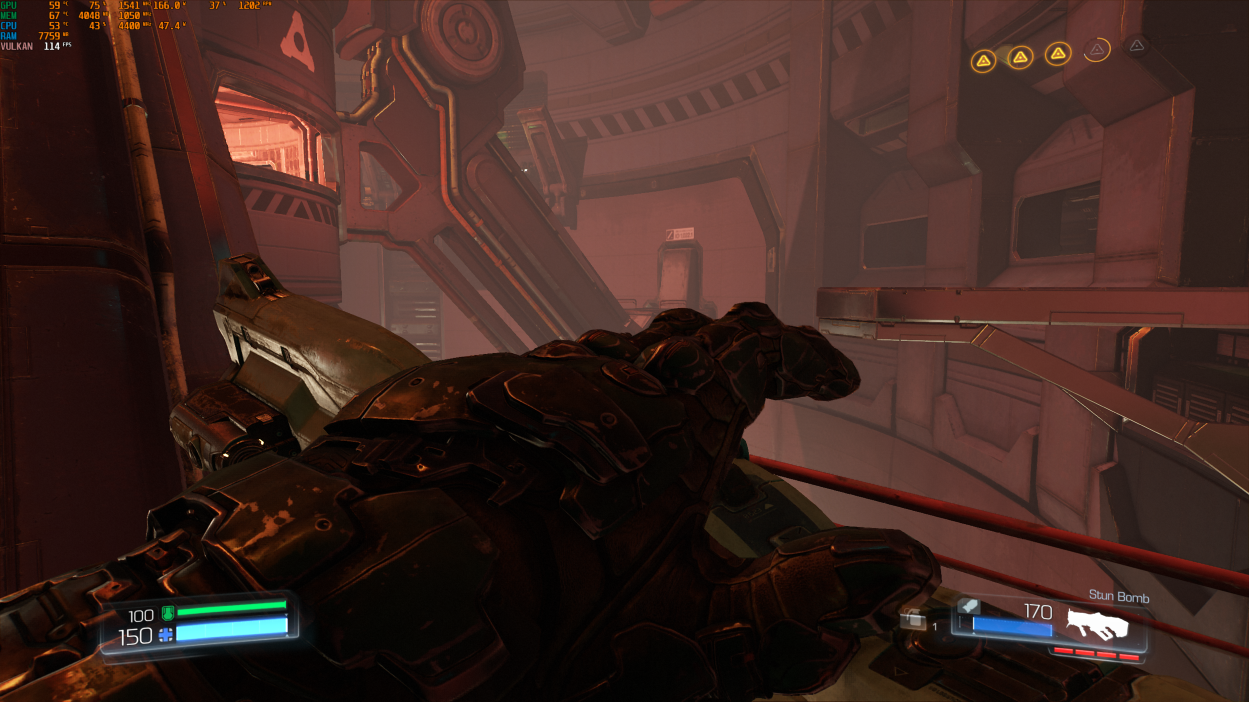The height and width of the screenshot is (702, 1249).
Task: Click the green armor icon
Action: click(x=167, y=612)
